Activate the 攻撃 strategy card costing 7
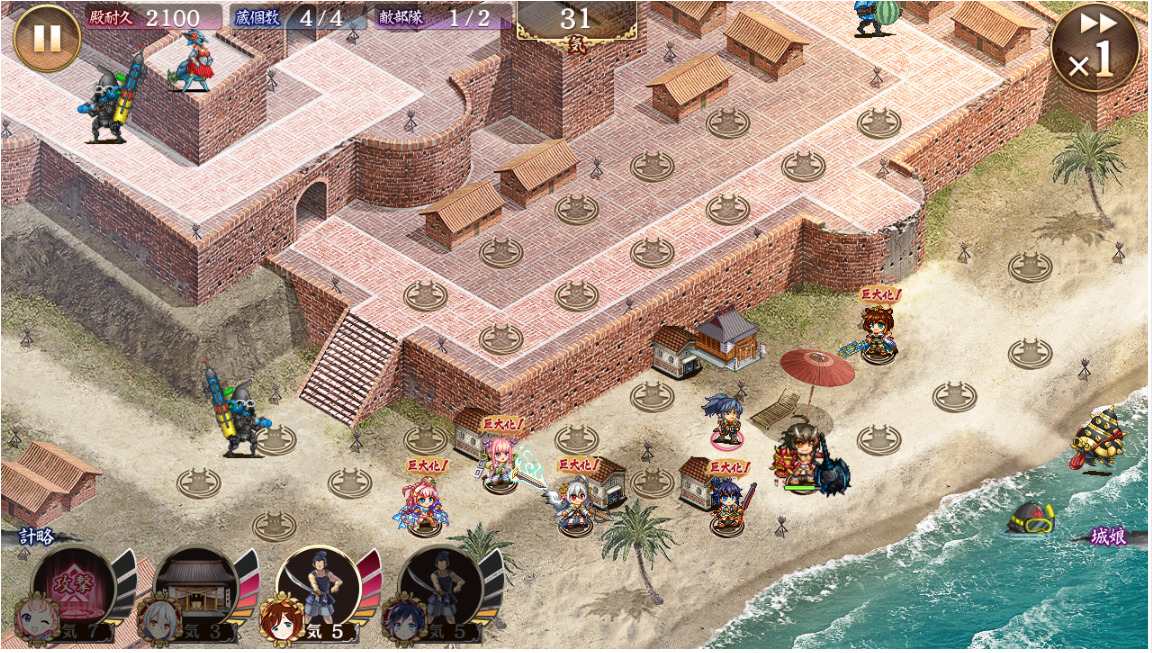This screenshot has width=1152, height=653. pyautogui.click(x=73, y=591)
